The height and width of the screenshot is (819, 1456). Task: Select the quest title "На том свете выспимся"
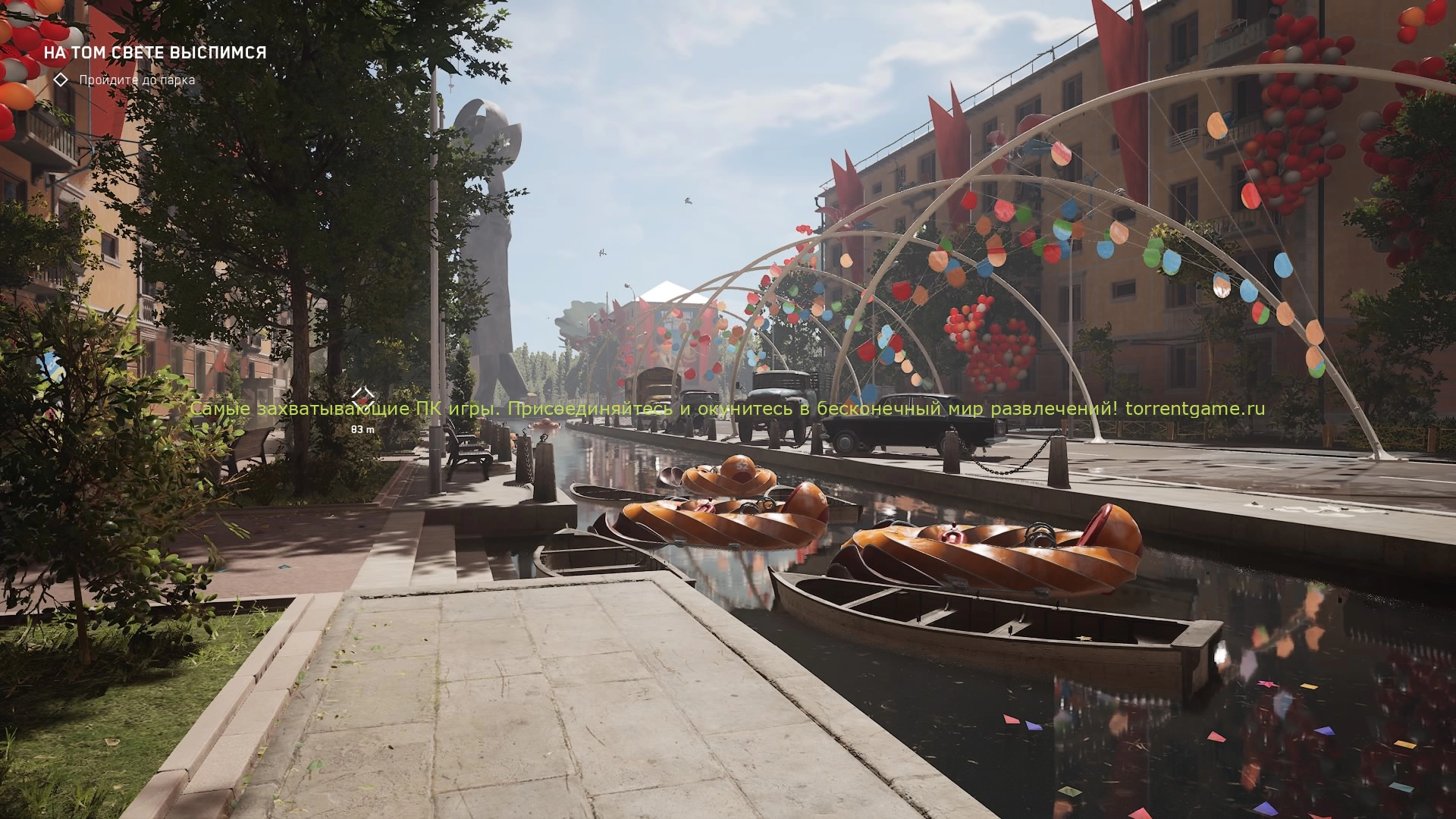coord(155,52)
